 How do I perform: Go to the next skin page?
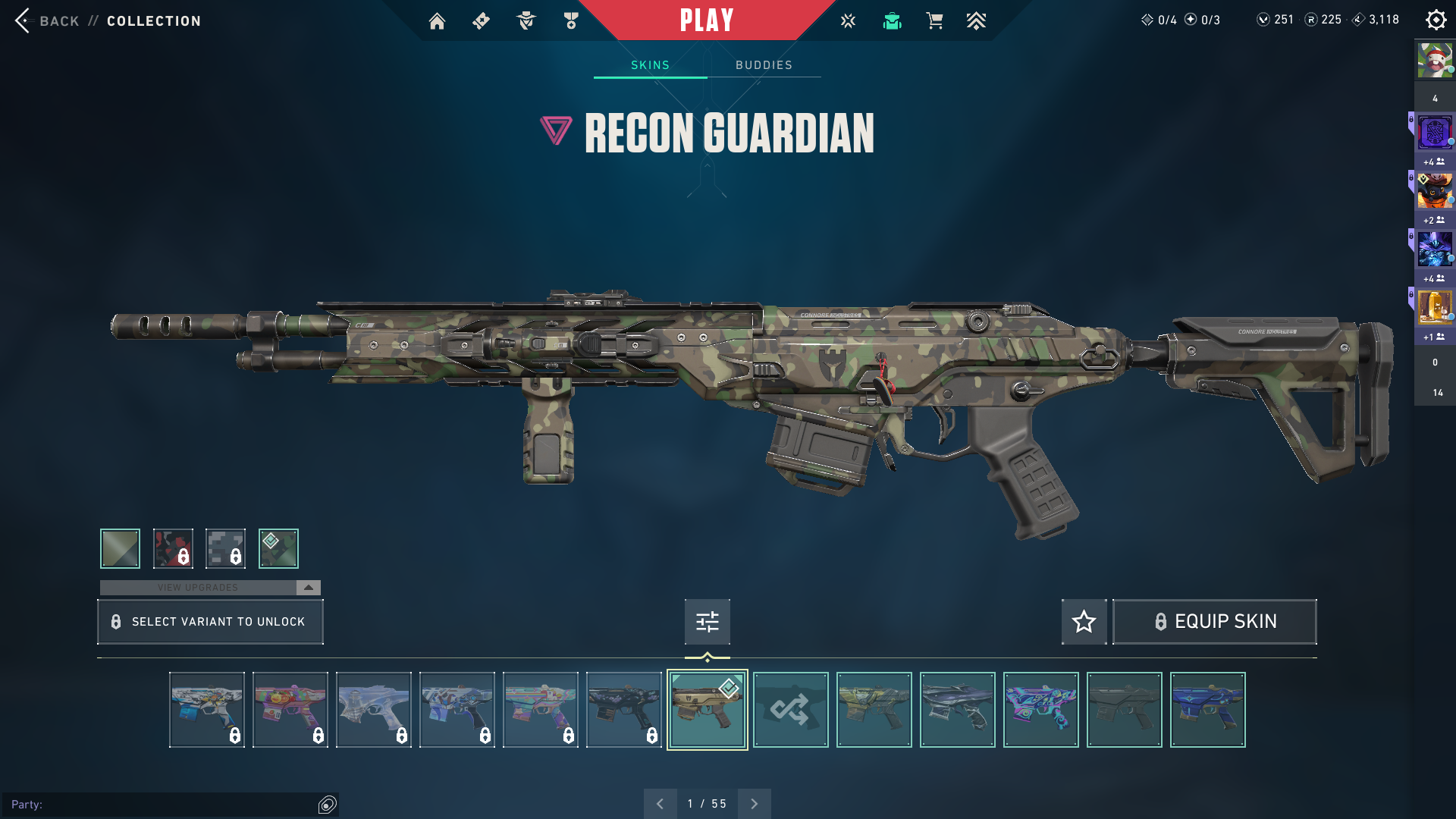point(754,804)
